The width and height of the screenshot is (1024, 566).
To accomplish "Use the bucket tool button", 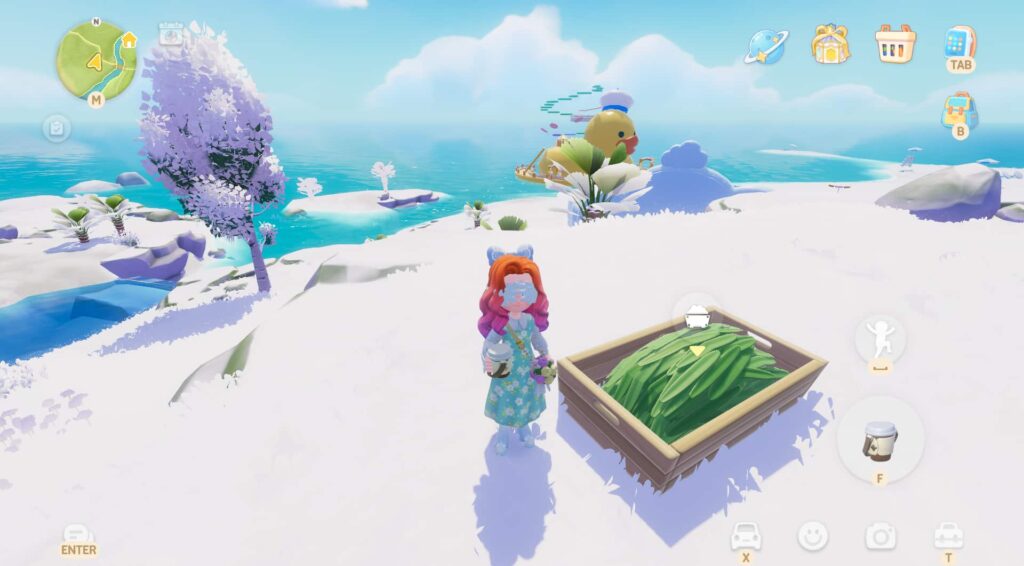I will [x=880, y=439].
